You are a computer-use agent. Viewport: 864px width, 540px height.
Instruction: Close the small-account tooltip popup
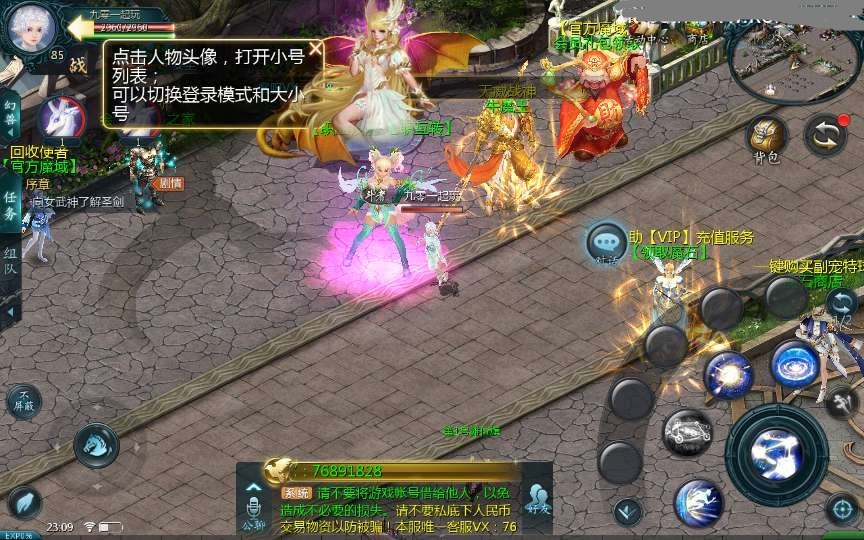click(x=315, y=48)
